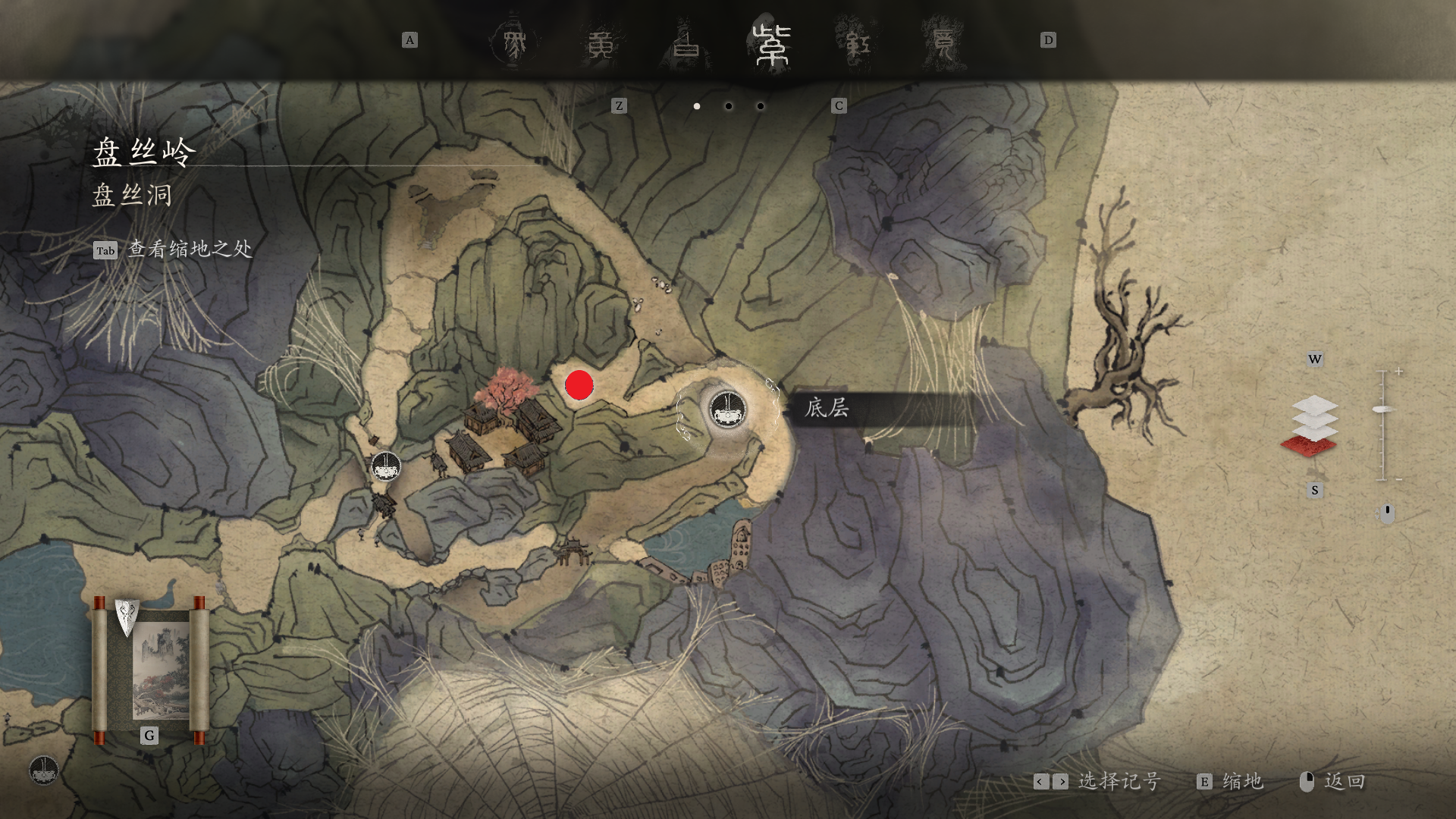Open the 青 chapter tab
This screenshot has width=1456, height=819.
pos(943,44)
